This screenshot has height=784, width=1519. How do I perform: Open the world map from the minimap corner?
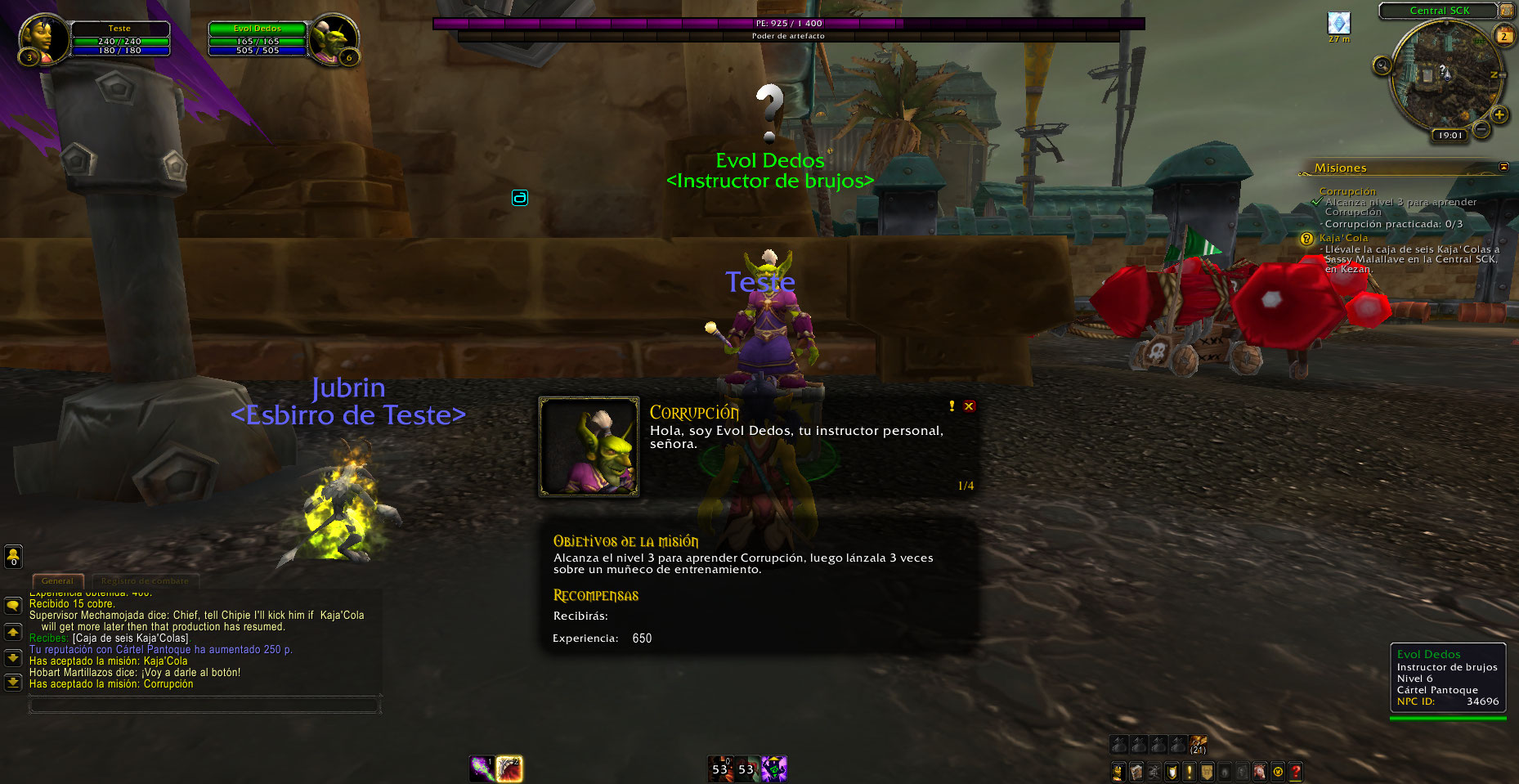point(1505,11)
